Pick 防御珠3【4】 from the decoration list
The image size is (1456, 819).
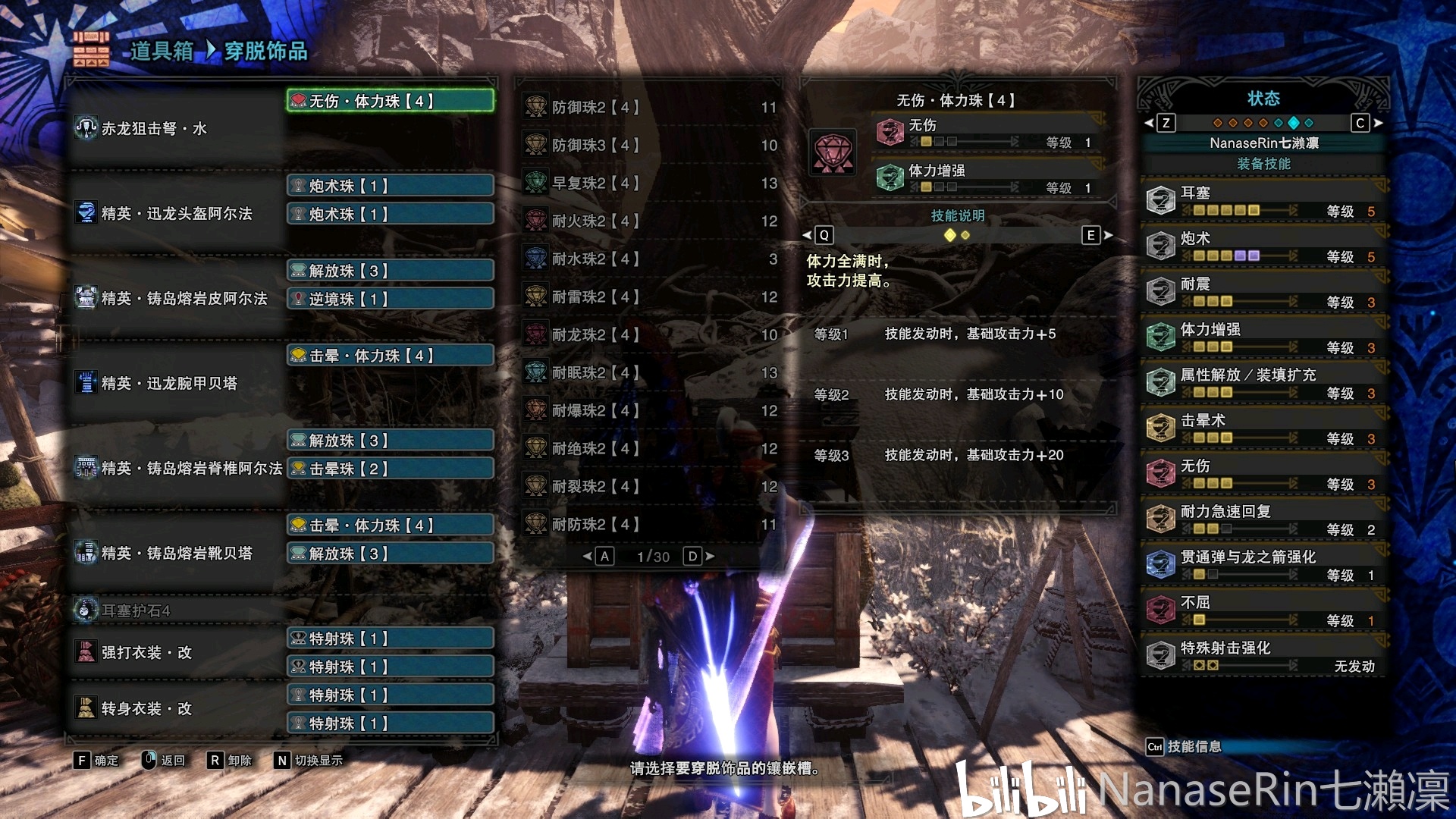649,145
